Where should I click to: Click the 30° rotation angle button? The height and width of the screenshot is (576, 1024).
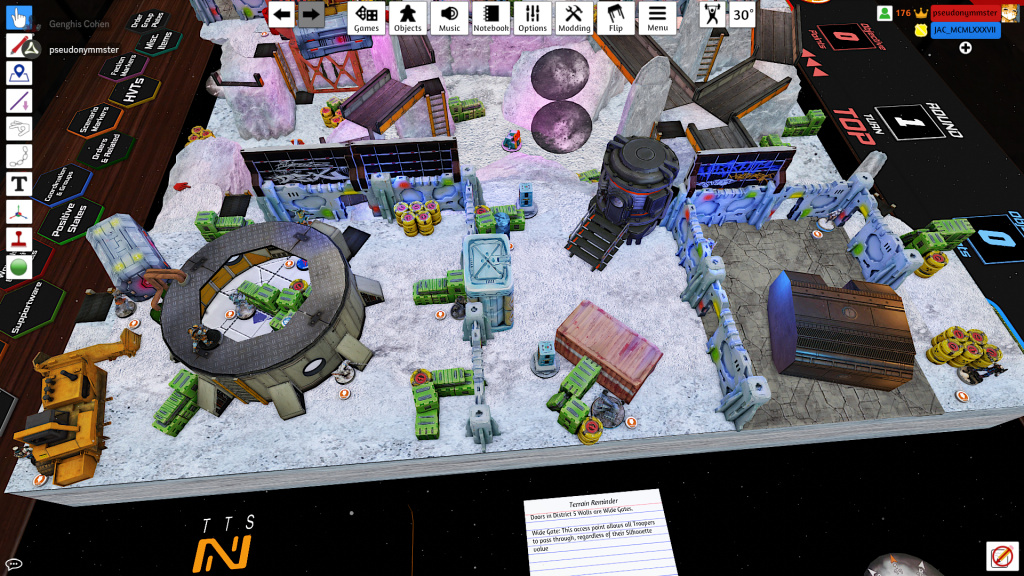[x=743, y=15]
